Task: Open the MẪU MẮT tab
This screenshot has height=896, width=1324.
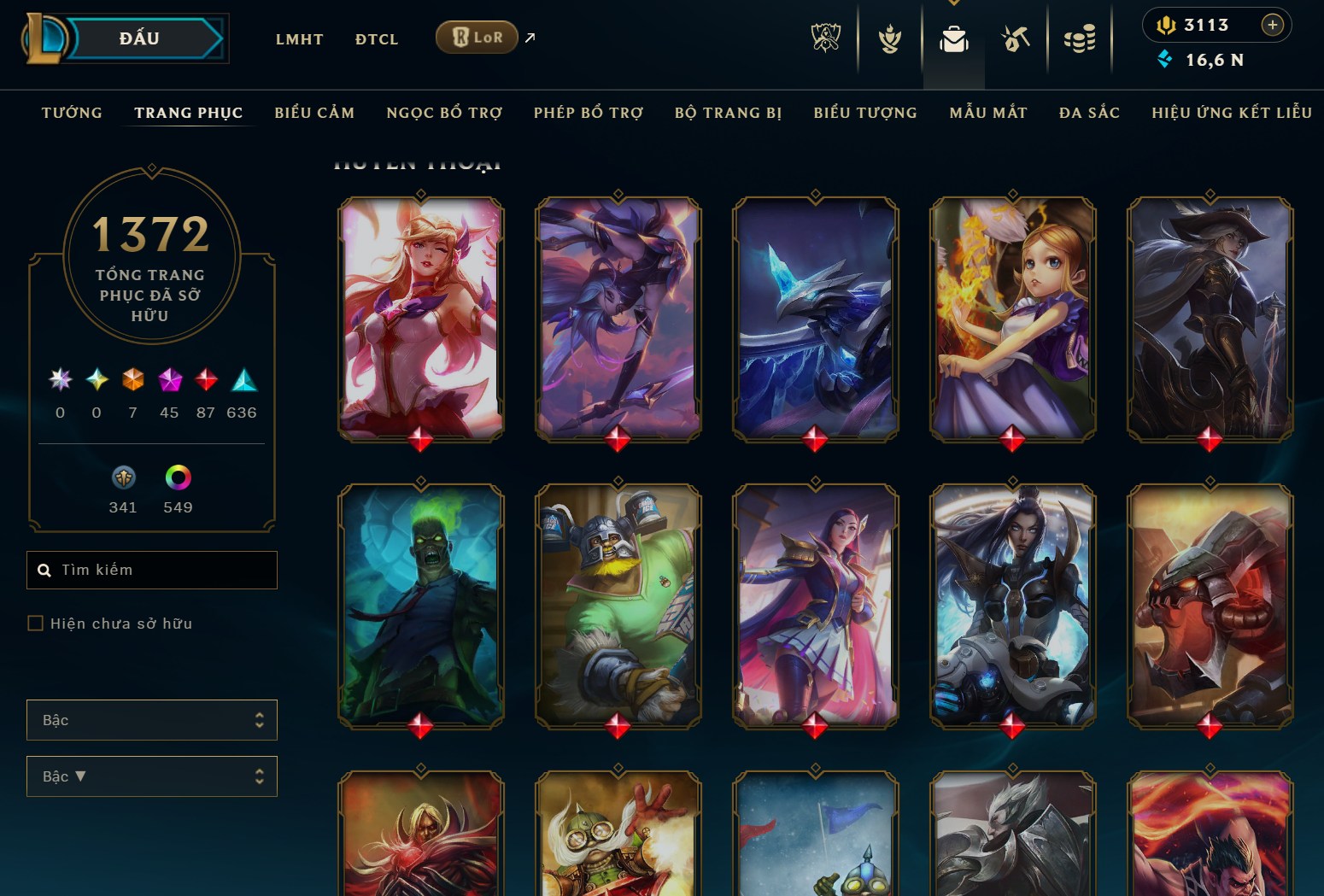Action: [988, 112]
